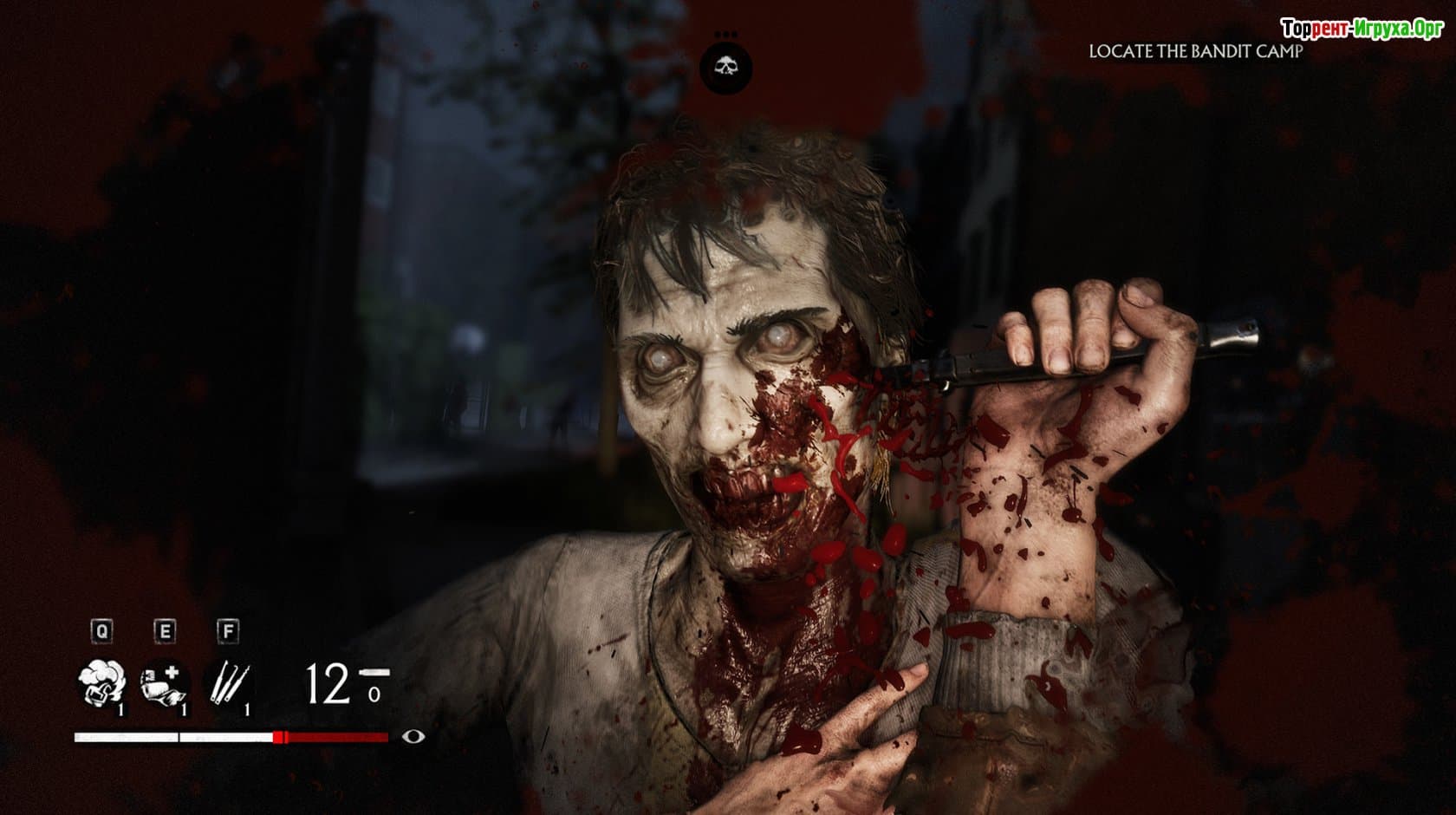This screenshot has height=815, width=1456.
Task: Open the Locate the Bandit Camp objective
Action: (1195, 52)
